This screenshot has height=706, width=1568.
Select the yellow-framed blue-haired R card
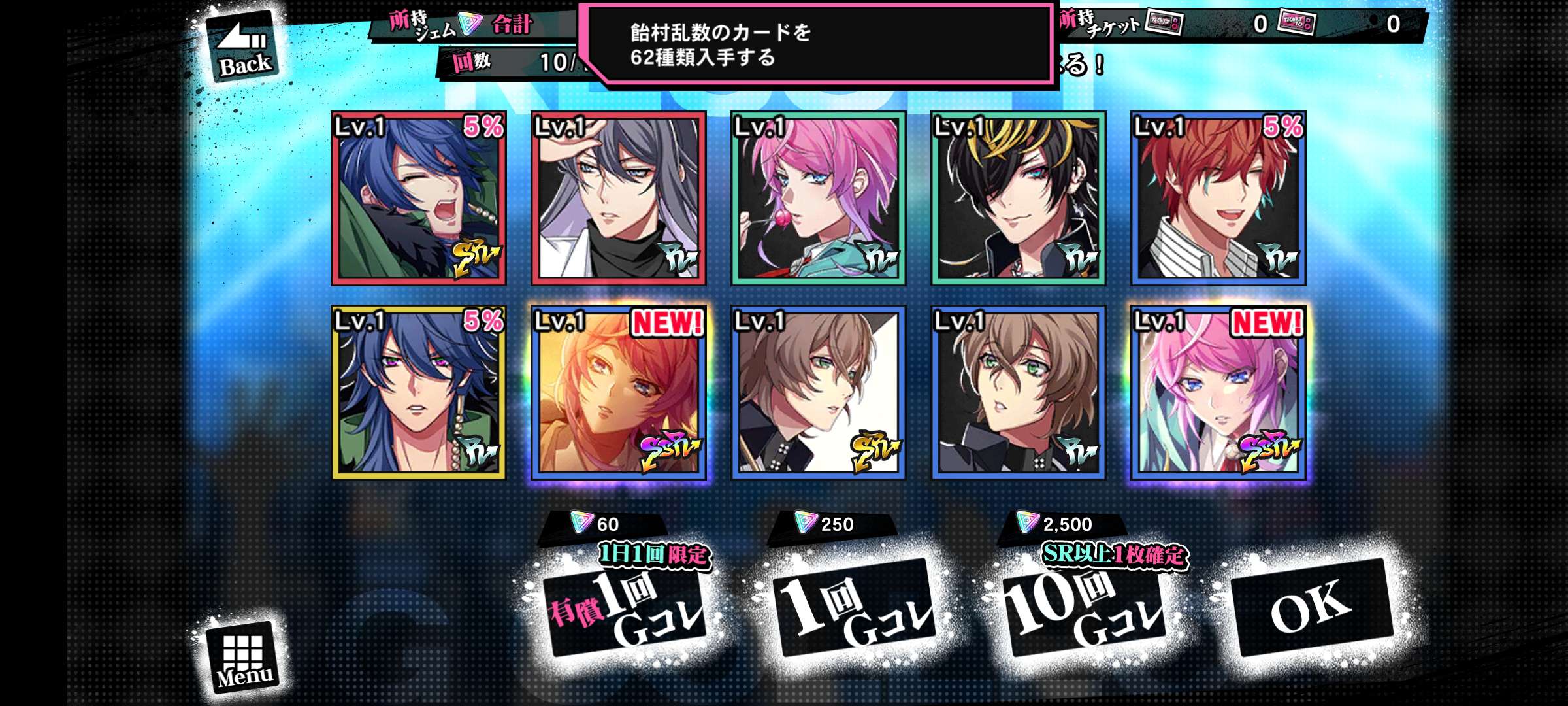point(419,392)
